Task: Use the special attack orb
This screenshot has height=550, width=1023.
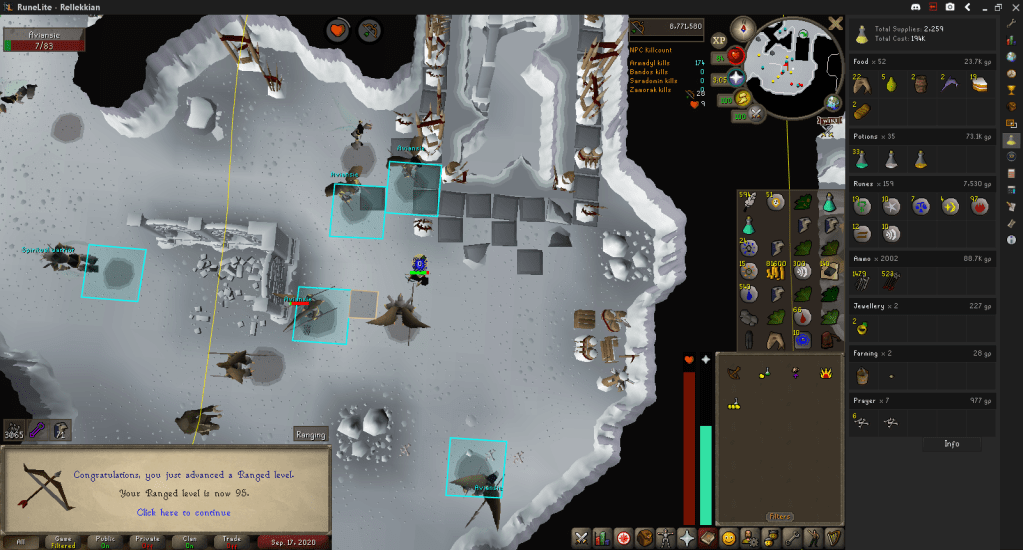Action: tap(755, 114)
